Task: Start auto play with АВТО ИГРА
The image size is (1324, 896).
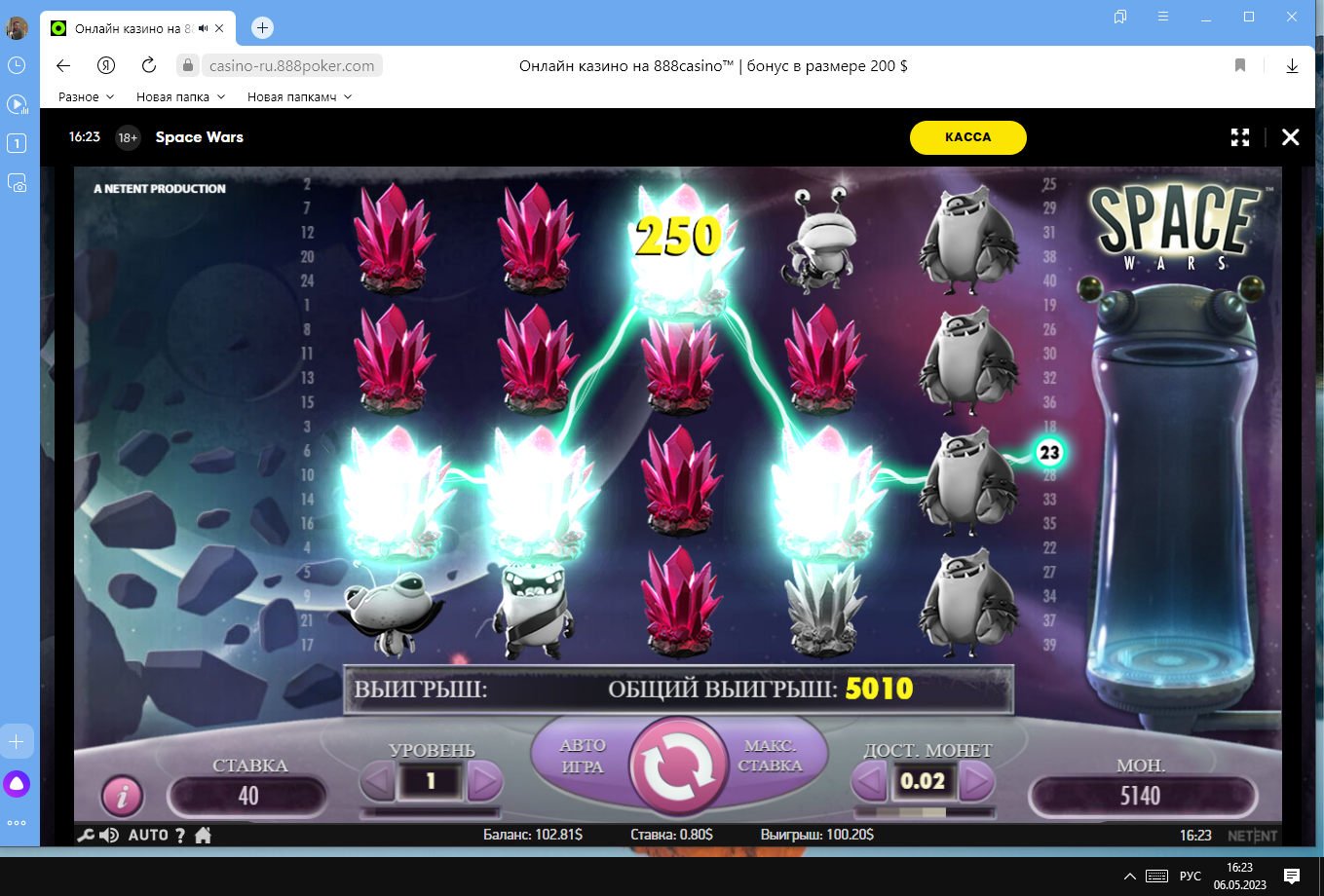Action: click(x=583, y=756)
